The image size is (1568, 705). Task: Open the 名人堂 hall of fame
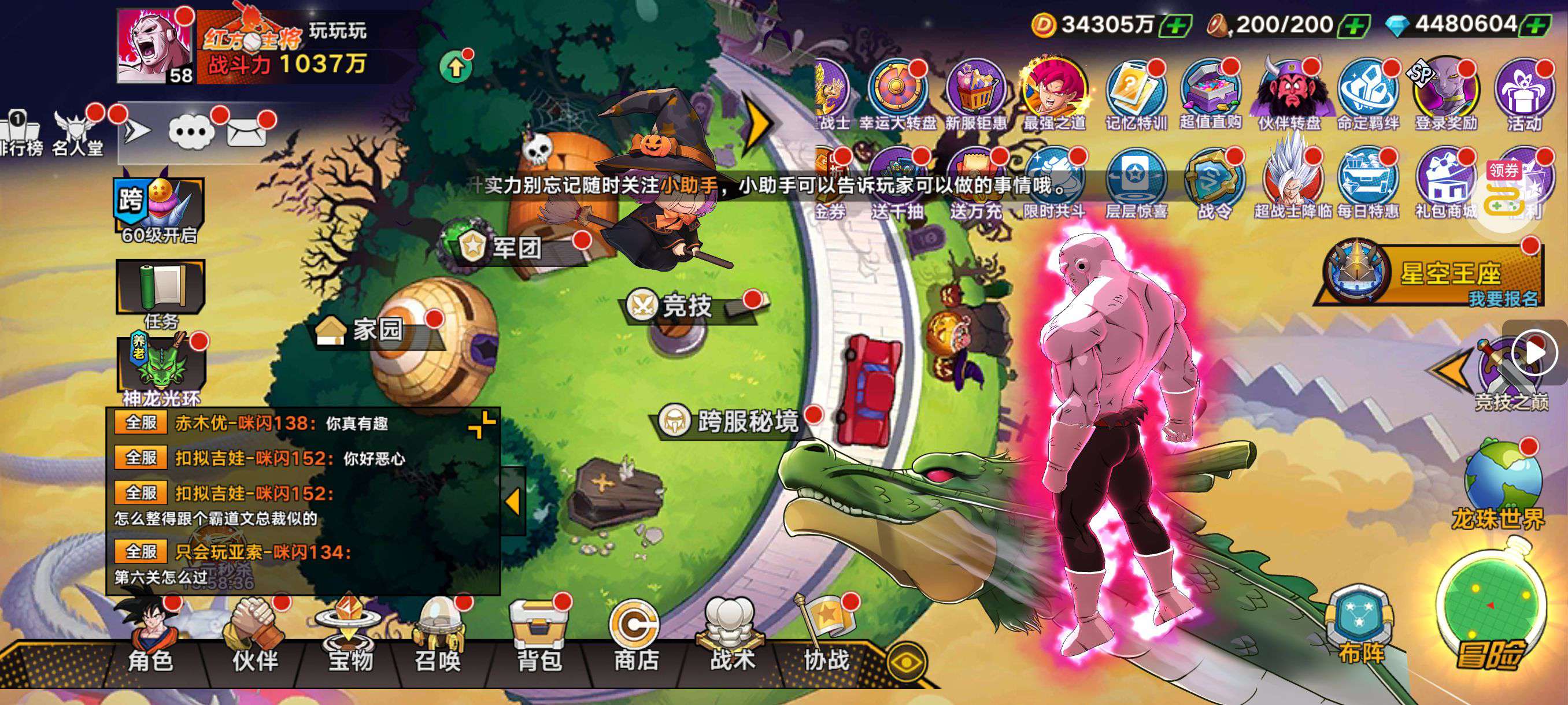[77, 134]
